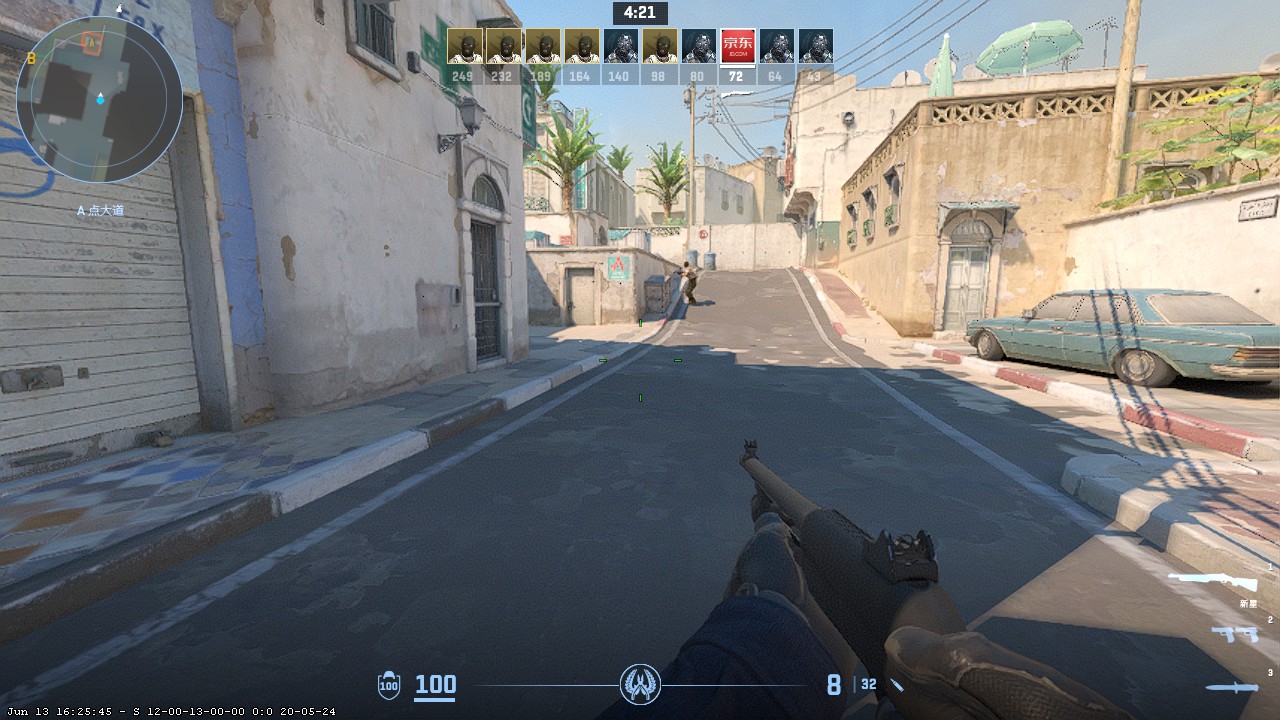This screenshot has height=720, width=1280.
Task: Click the second pistol icon in slot 2
Action: (x=1247, y=634)
